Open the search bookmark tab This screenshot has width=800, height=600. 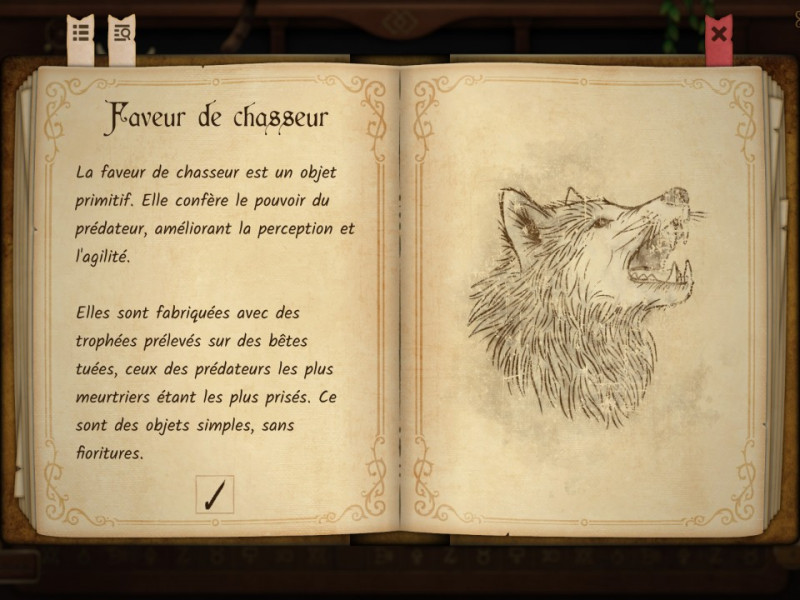[122, 35]
